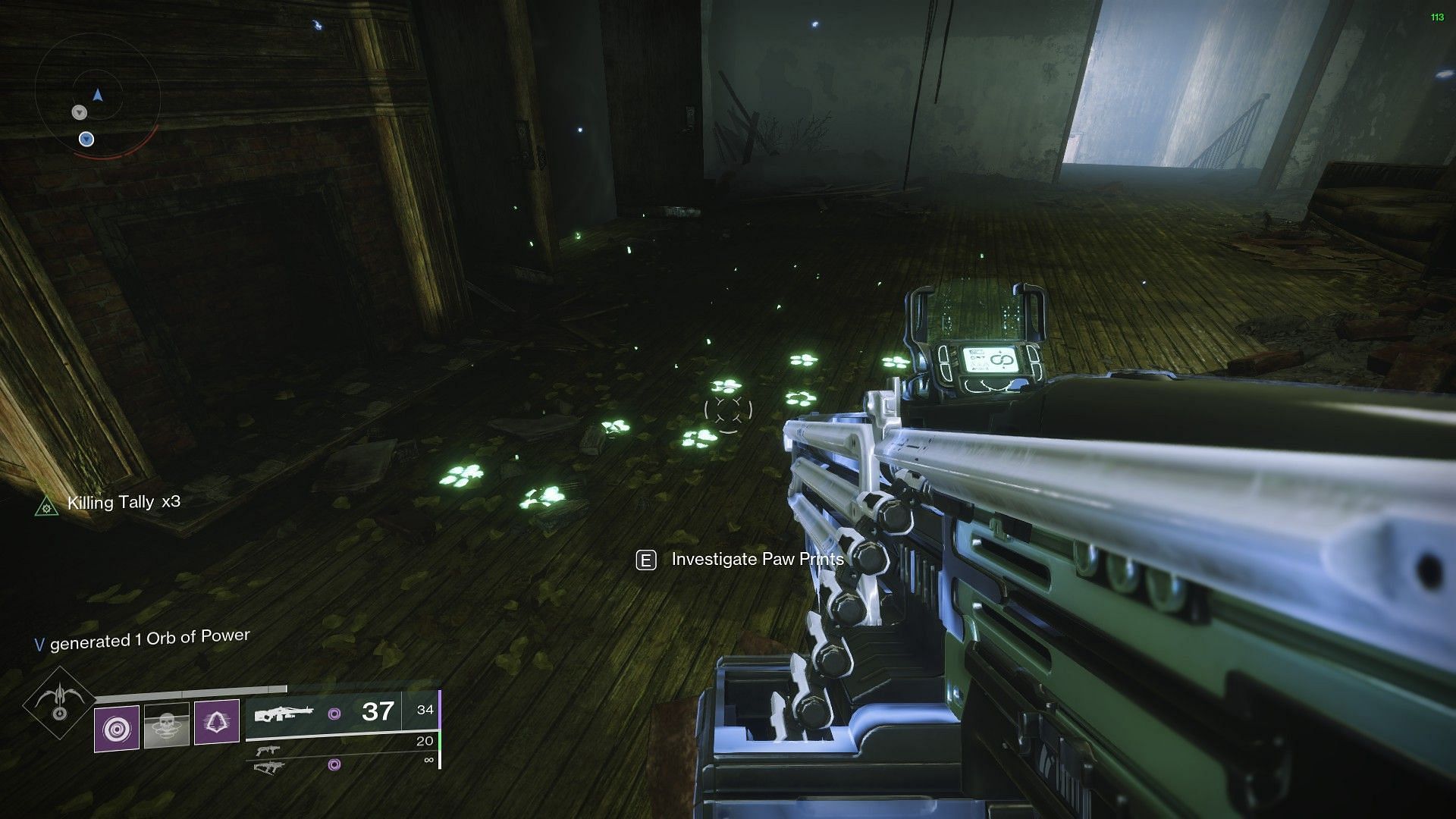Use the purple vortex grenade ability
Viewport: 1456px width, 819px height.
tap(117, 729)
